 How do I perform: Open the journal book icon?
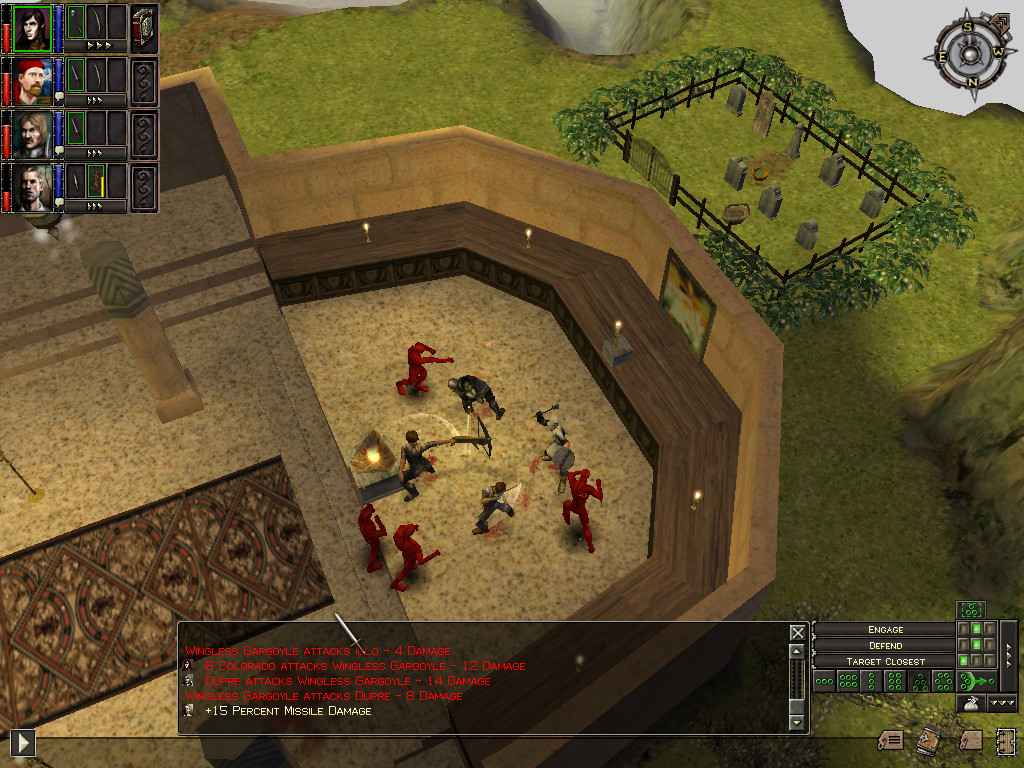(930, 739)
